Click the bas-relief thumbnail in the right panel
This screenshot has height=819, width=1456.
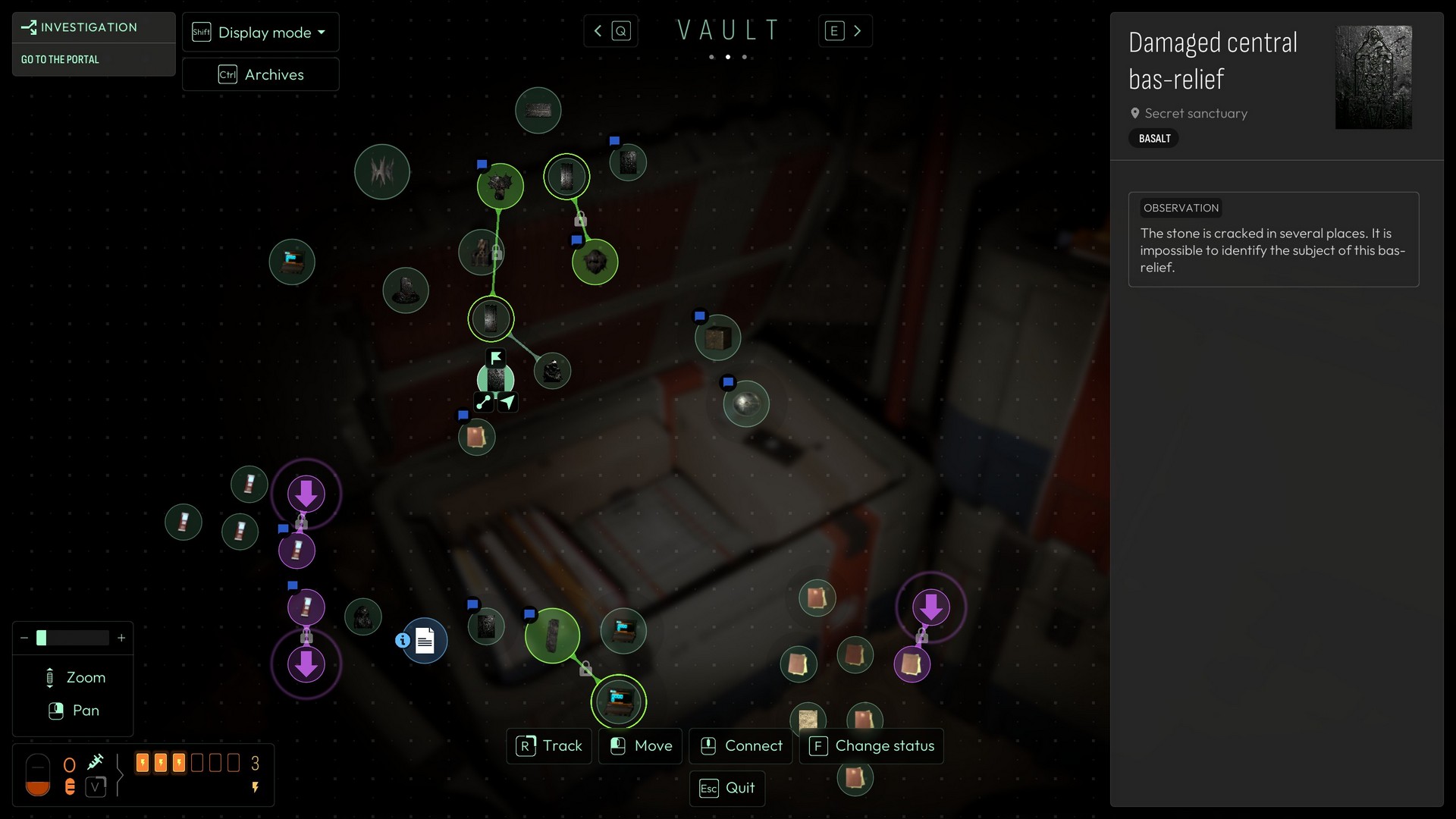(x=1373, y=77)
